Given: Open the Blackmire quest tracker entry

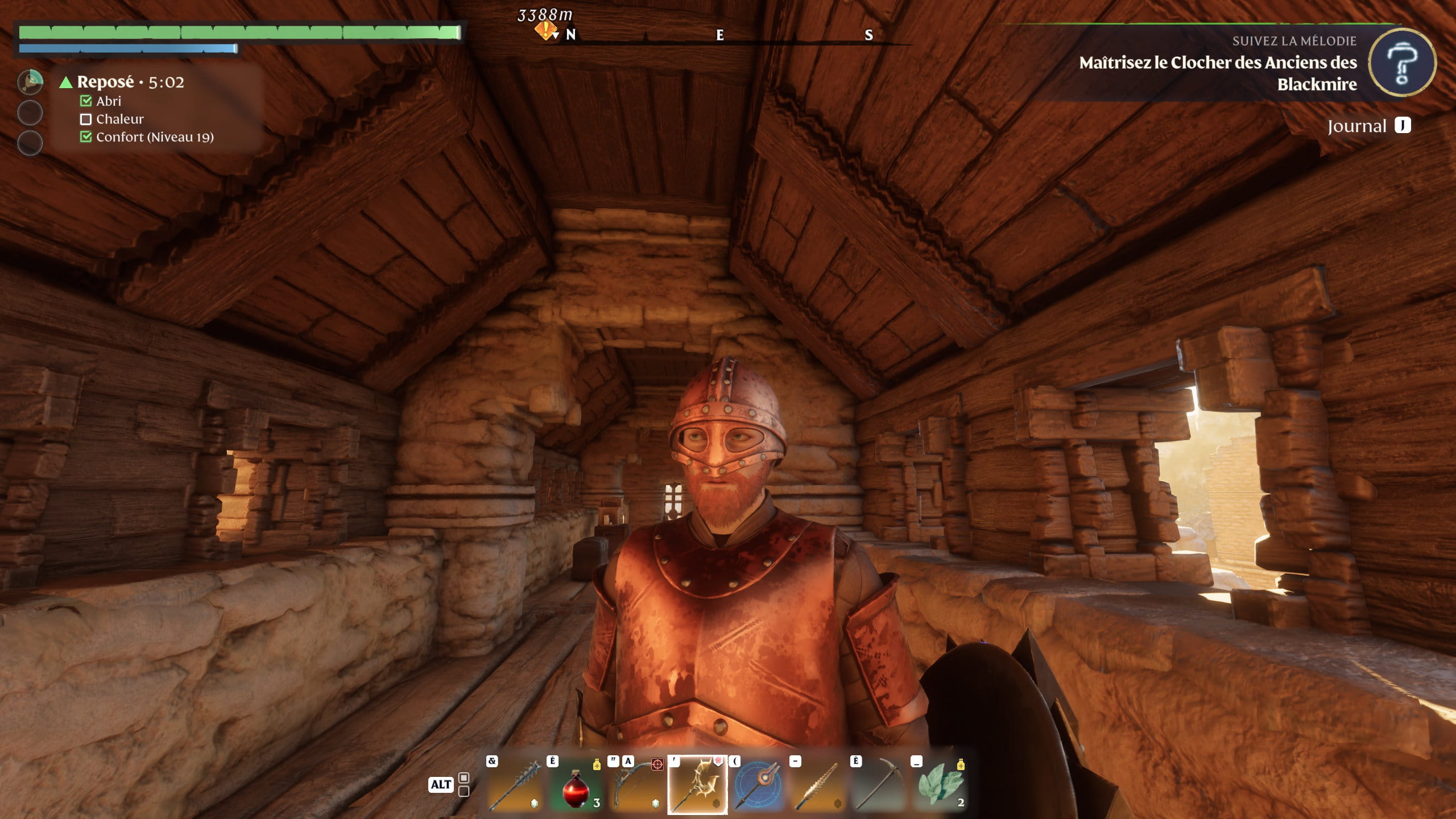Looking at the screenshot, I should pyautogui.click(x=1217, y=73).
